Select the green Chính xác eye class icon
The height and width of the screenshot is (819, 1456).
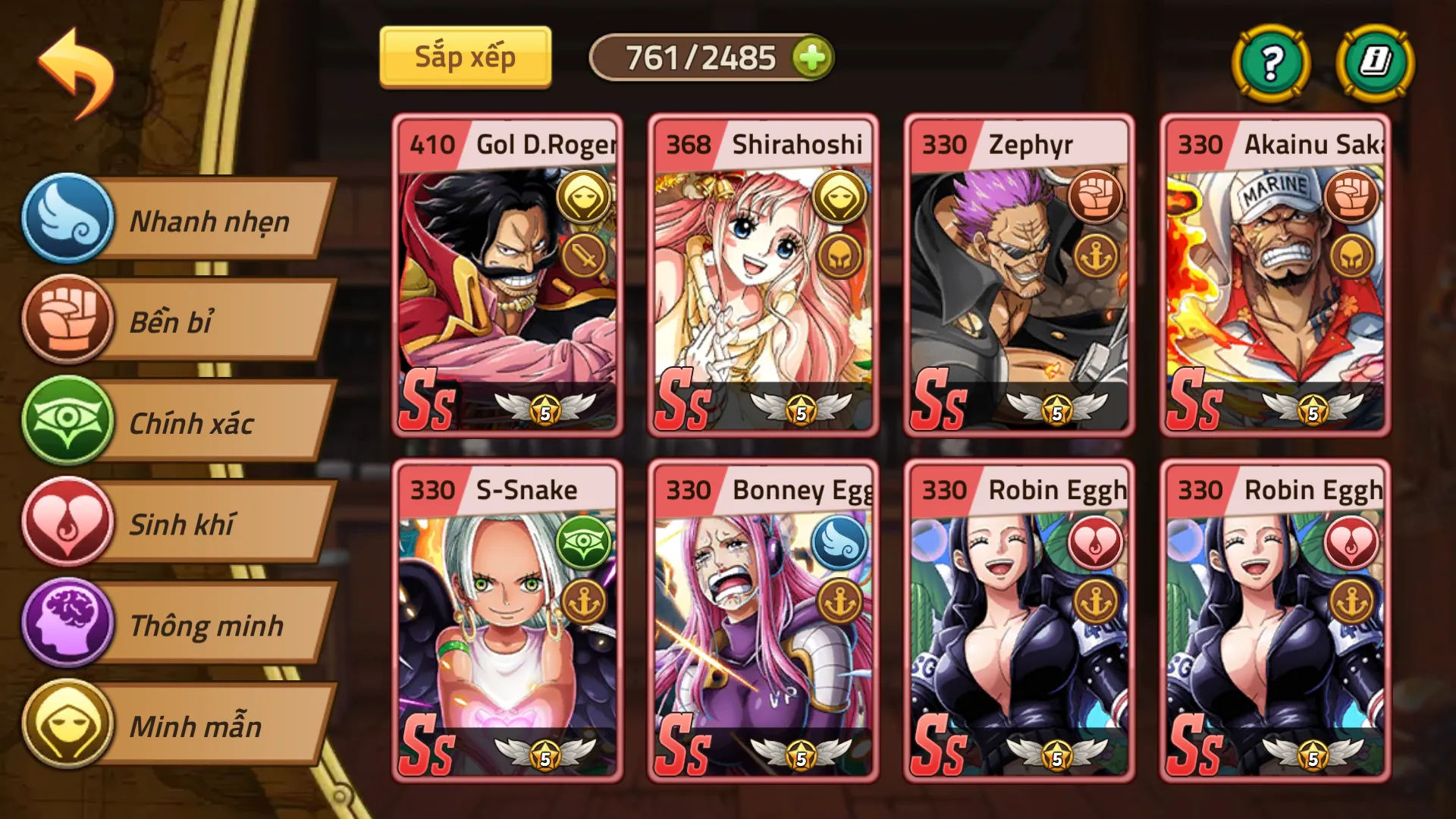(x=67, y=423)
